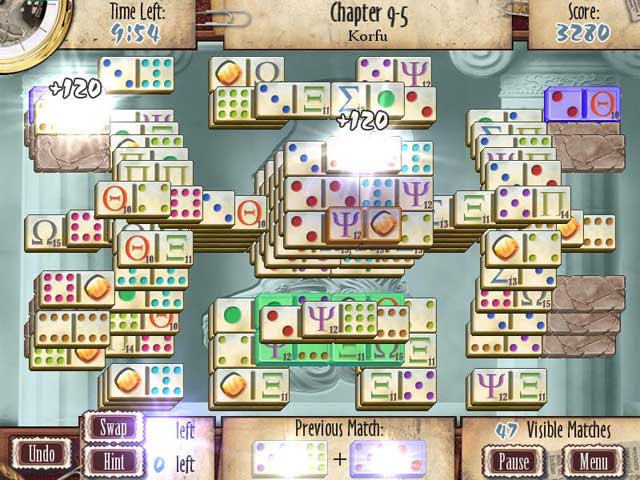640x480 pixels.
Task: Choose the Psi-Xi domino at bottom right
Action: click(509, 384)
